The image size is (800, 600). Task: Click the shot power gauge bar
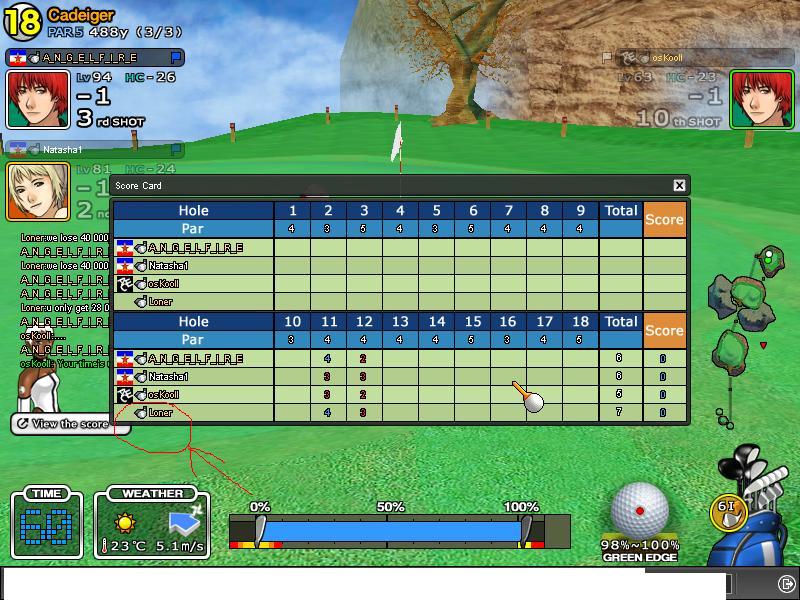coord(392,531)
